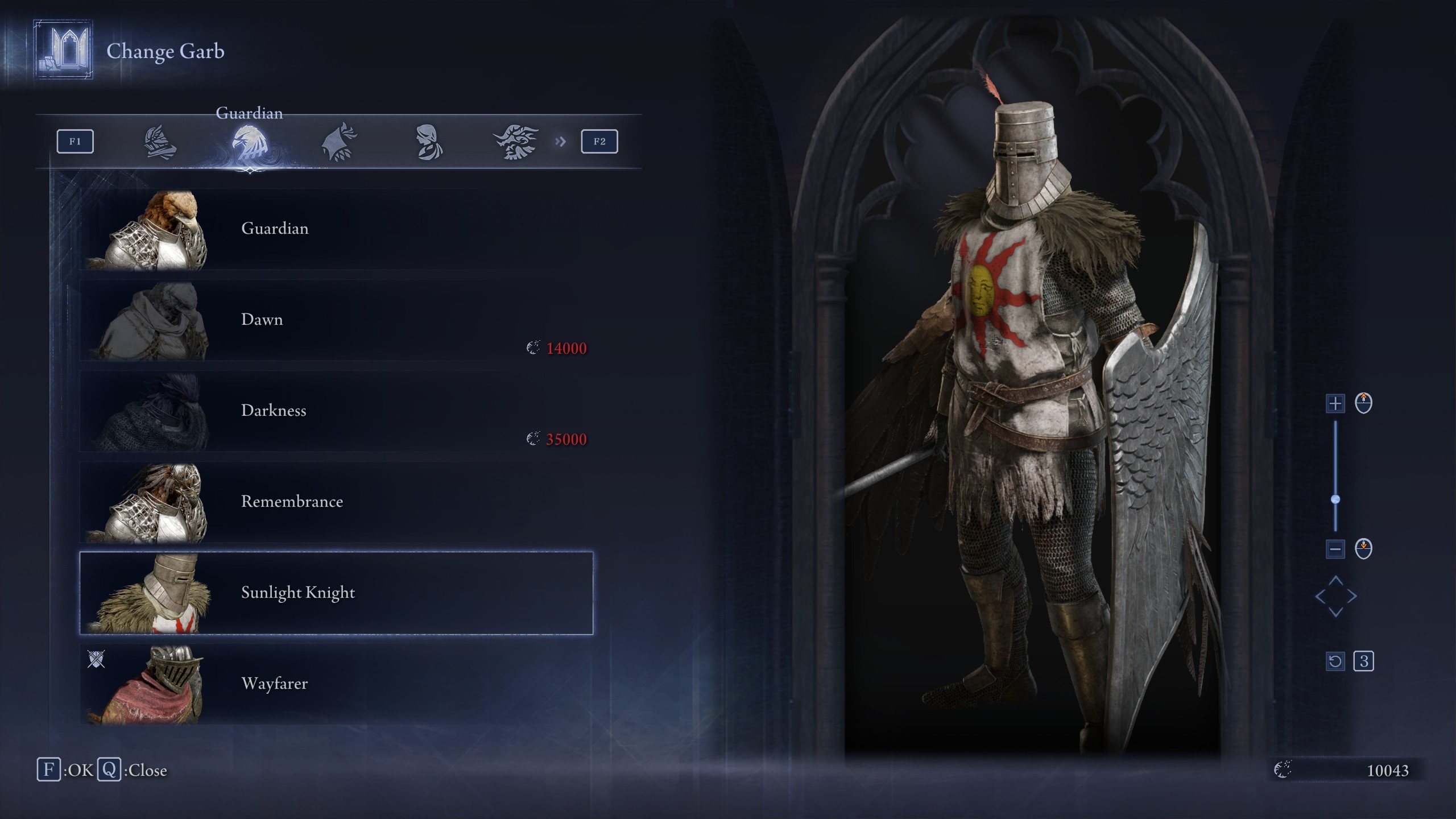Choose the Dawn garb costing 14000
Image resolution: width=1456 pixels, height=819 pixels.
[x=336, y=320]
